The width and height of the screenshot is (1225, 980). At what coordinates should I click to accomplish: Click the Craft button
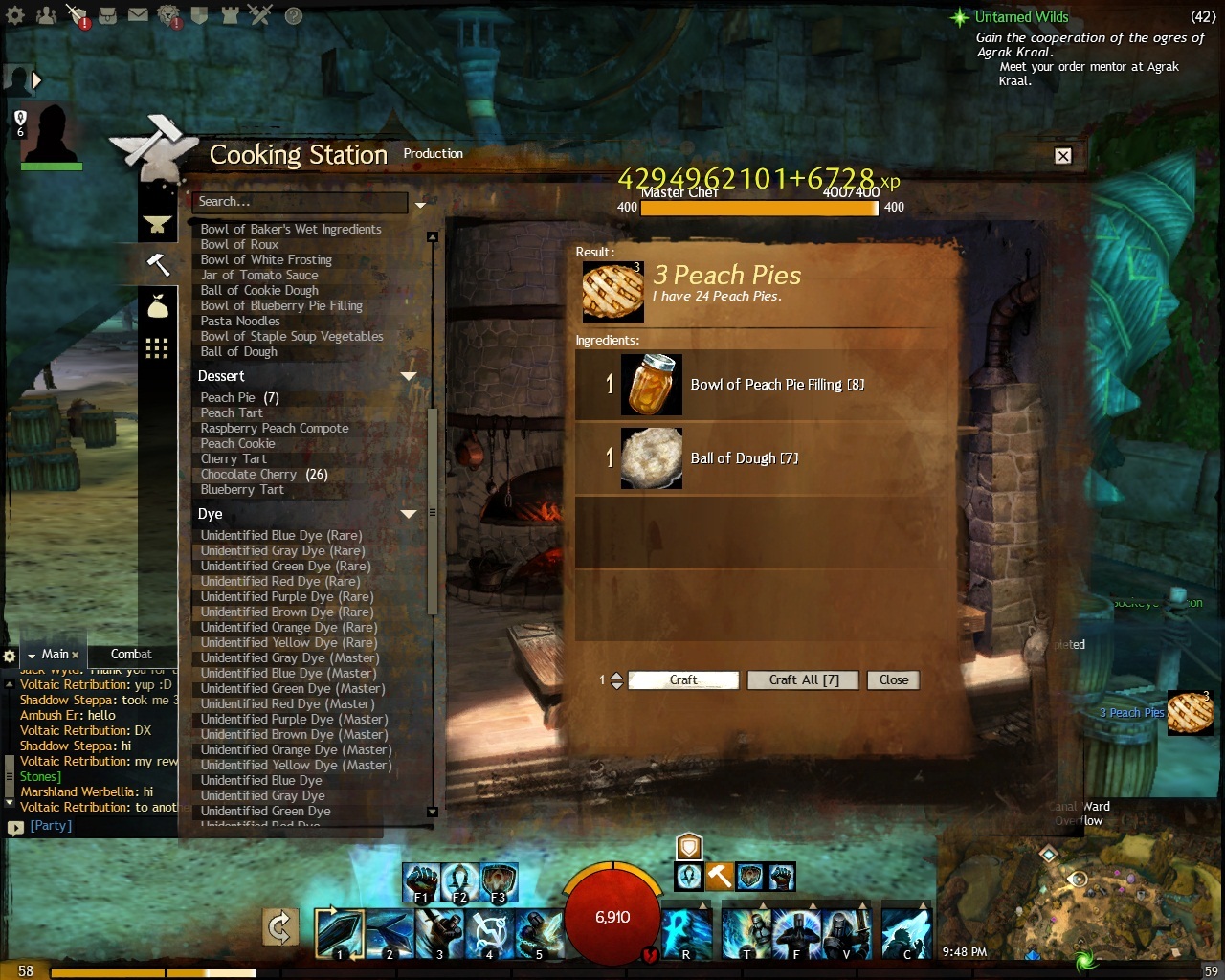click(x=683, y=679)
